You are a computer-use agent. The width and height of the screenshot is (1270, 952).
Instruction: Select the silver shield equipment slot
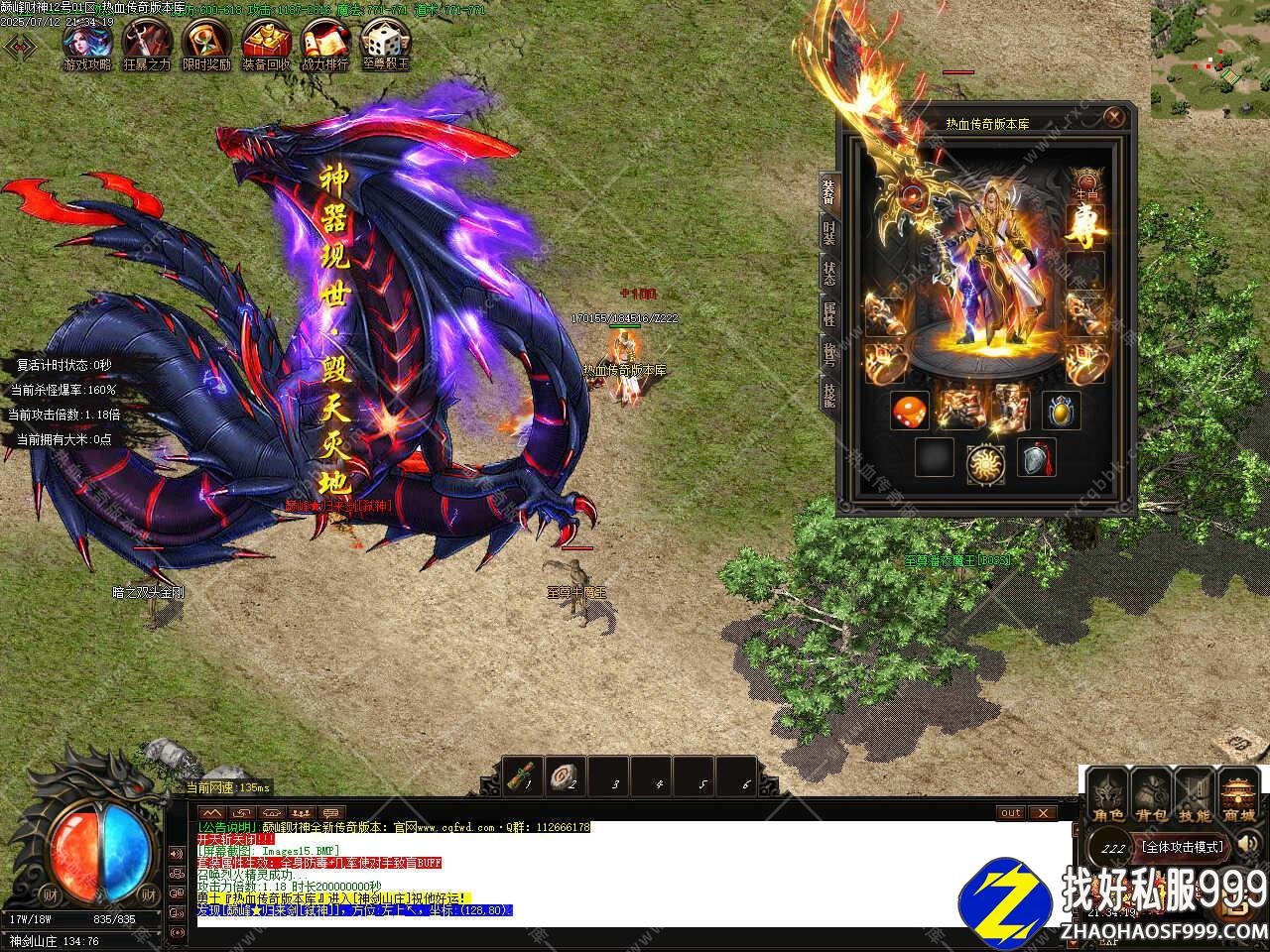point(1036,459)
